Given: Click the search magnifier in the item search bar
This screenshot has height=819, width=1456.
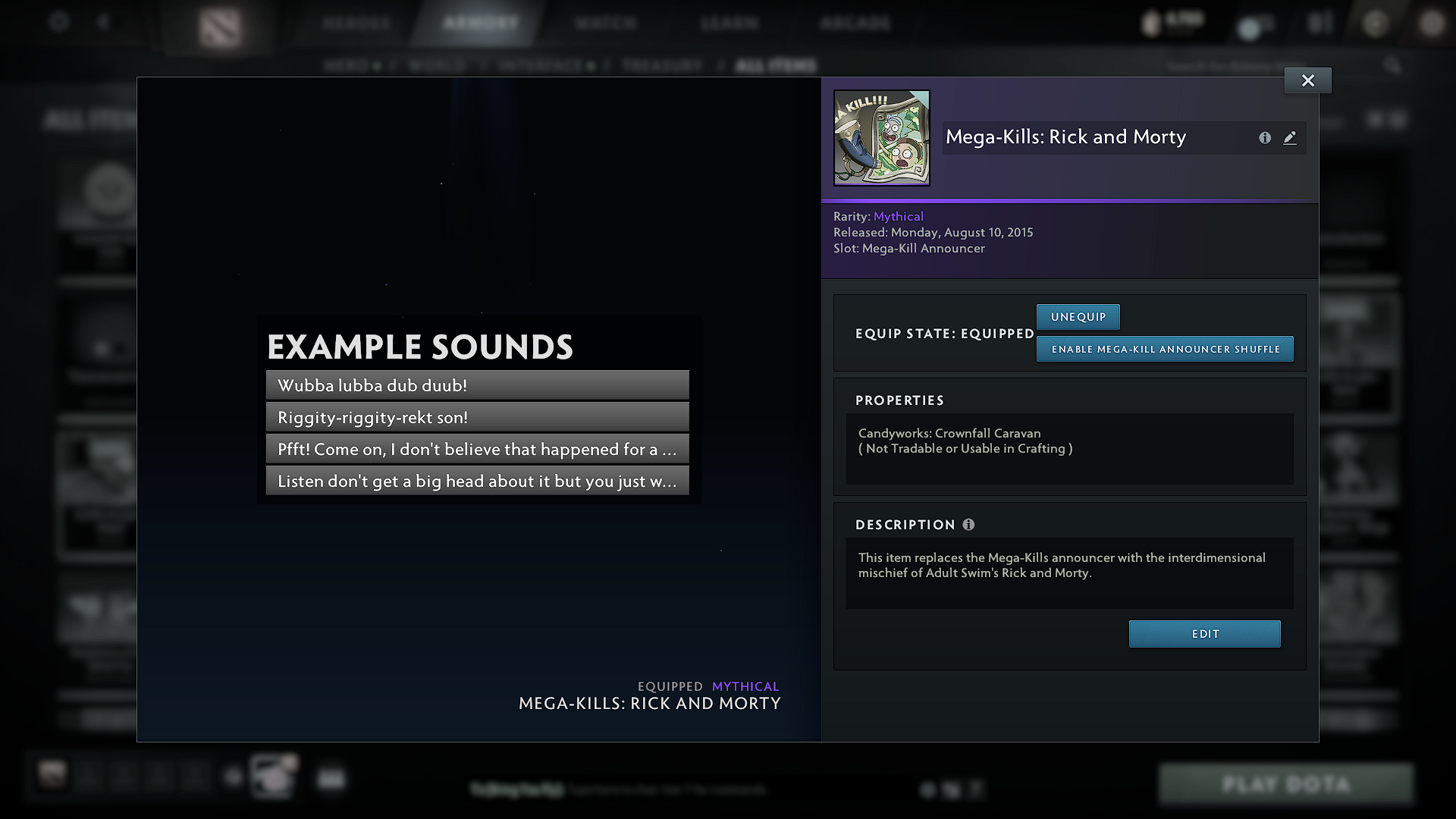Looking at the screenshot, I should tap(1394, 66).
